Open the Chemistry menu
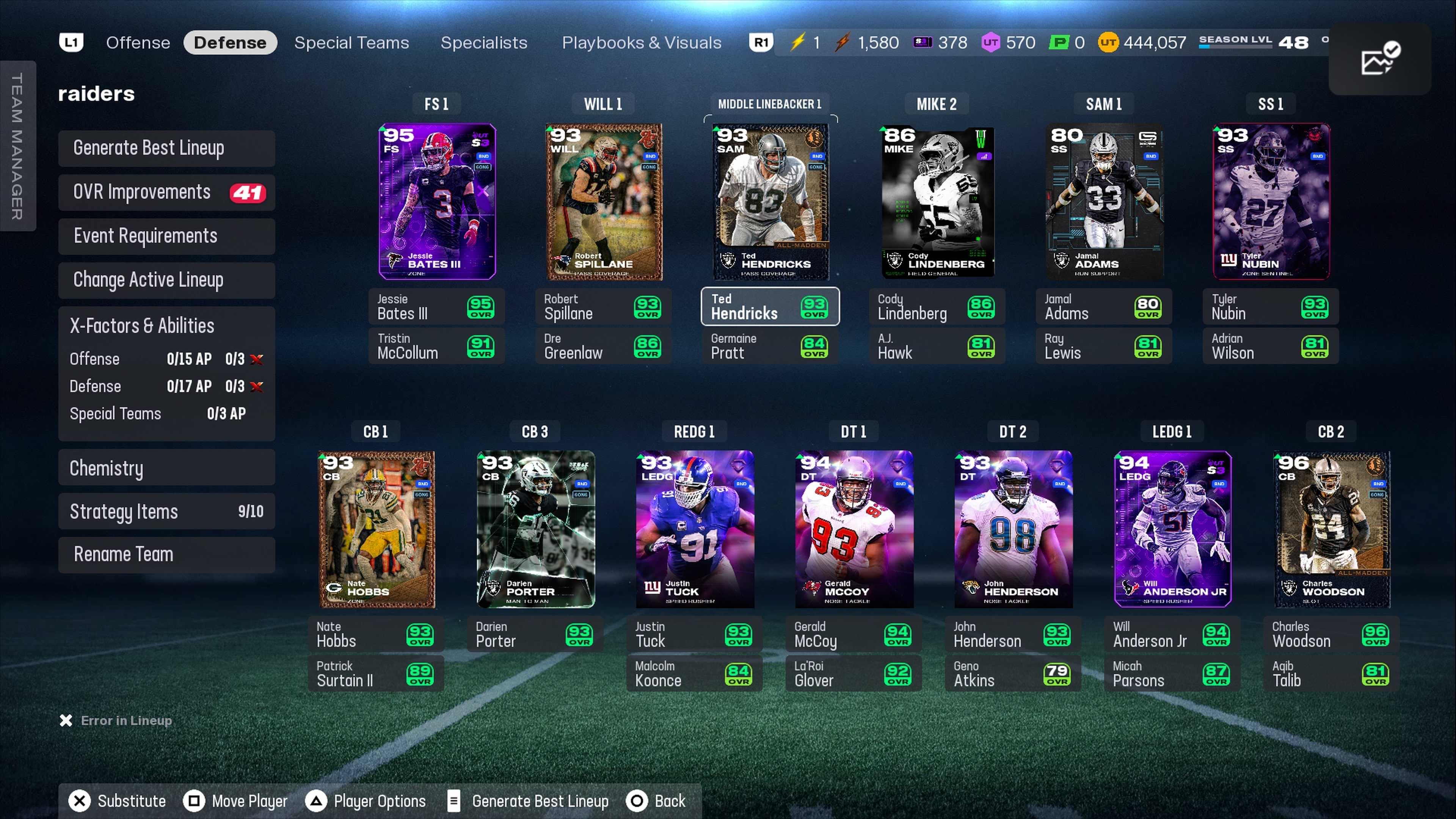Screen dimensions: 1456x819 tap(166, 468)
